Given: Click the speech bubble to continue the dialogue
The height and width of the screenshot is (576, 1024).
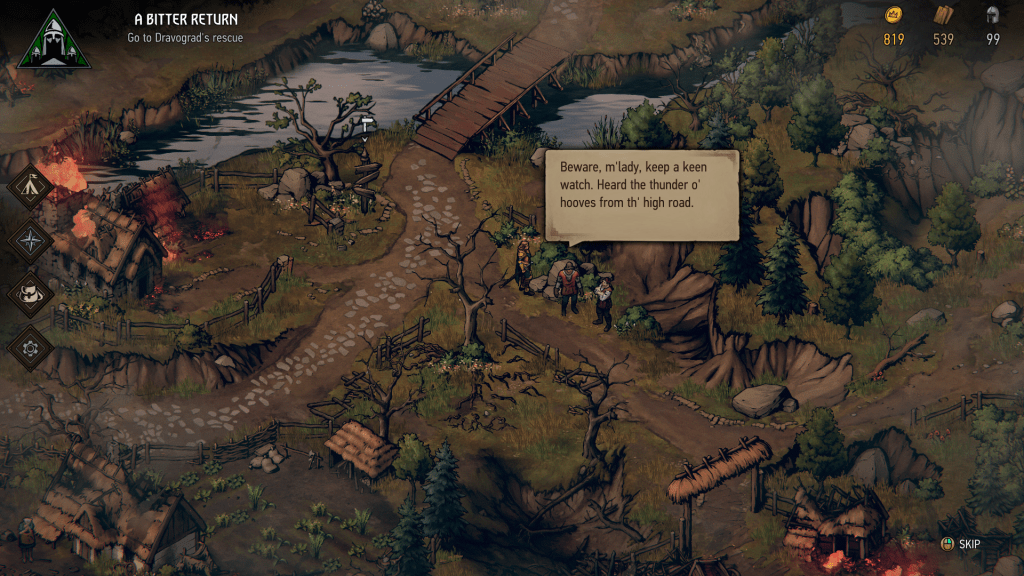Looking at the screenshot, I should (x=641, y=195).
